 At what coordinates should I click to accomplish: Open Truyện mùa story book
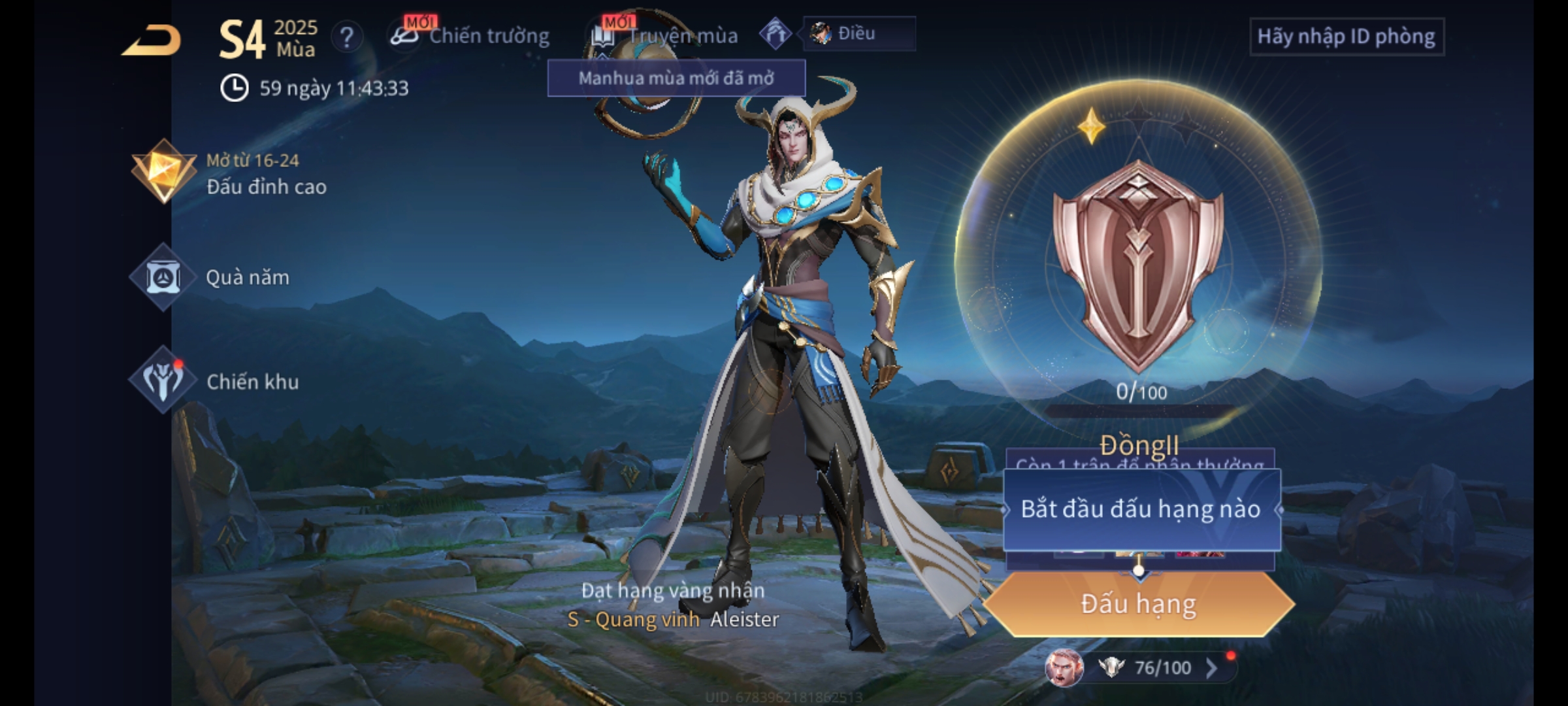(666, 36)
